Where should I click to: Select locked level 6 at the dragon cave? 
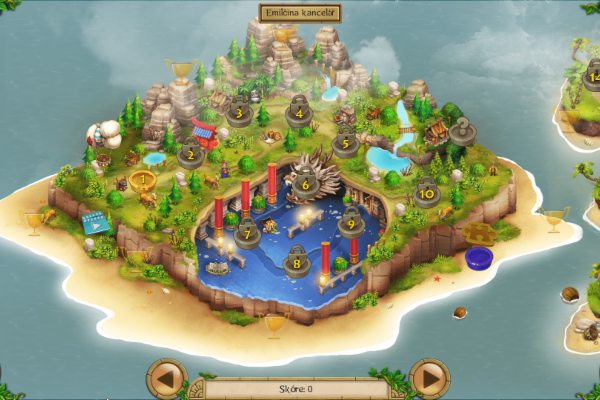[x=304, y=184]
